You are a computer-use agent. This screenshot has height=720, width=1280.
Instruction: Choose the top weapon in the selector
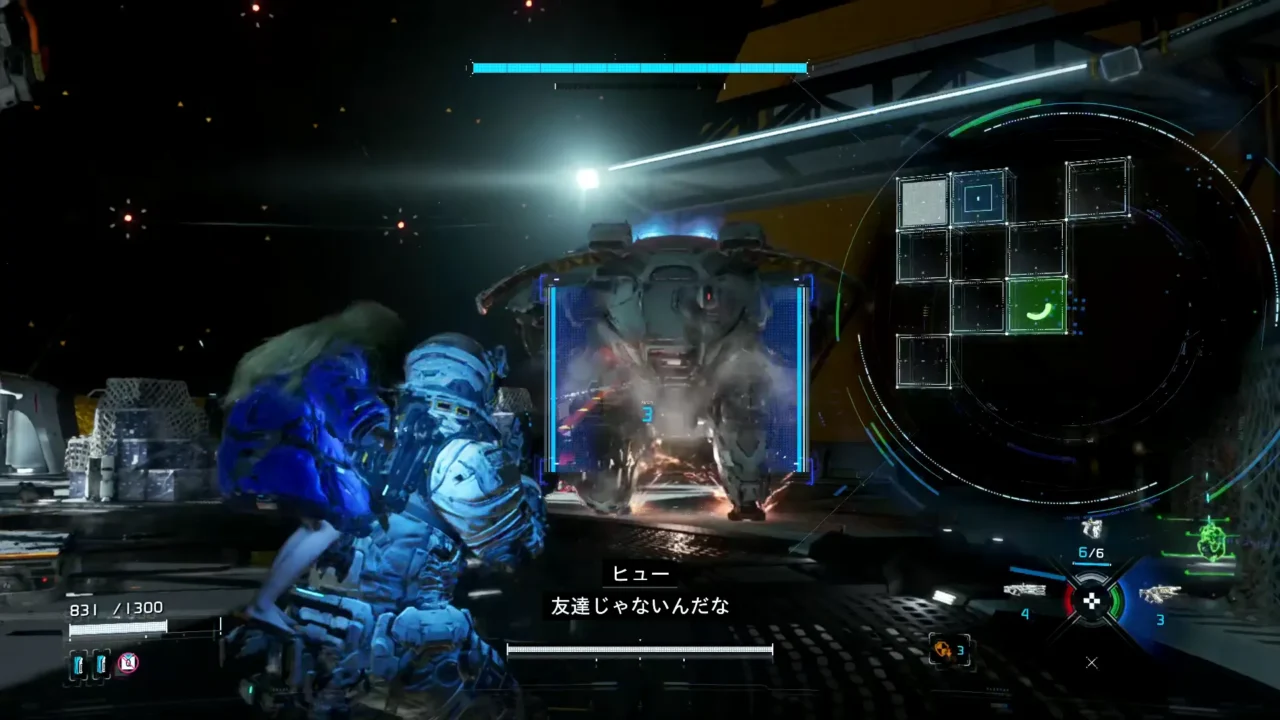point(1091,529)
